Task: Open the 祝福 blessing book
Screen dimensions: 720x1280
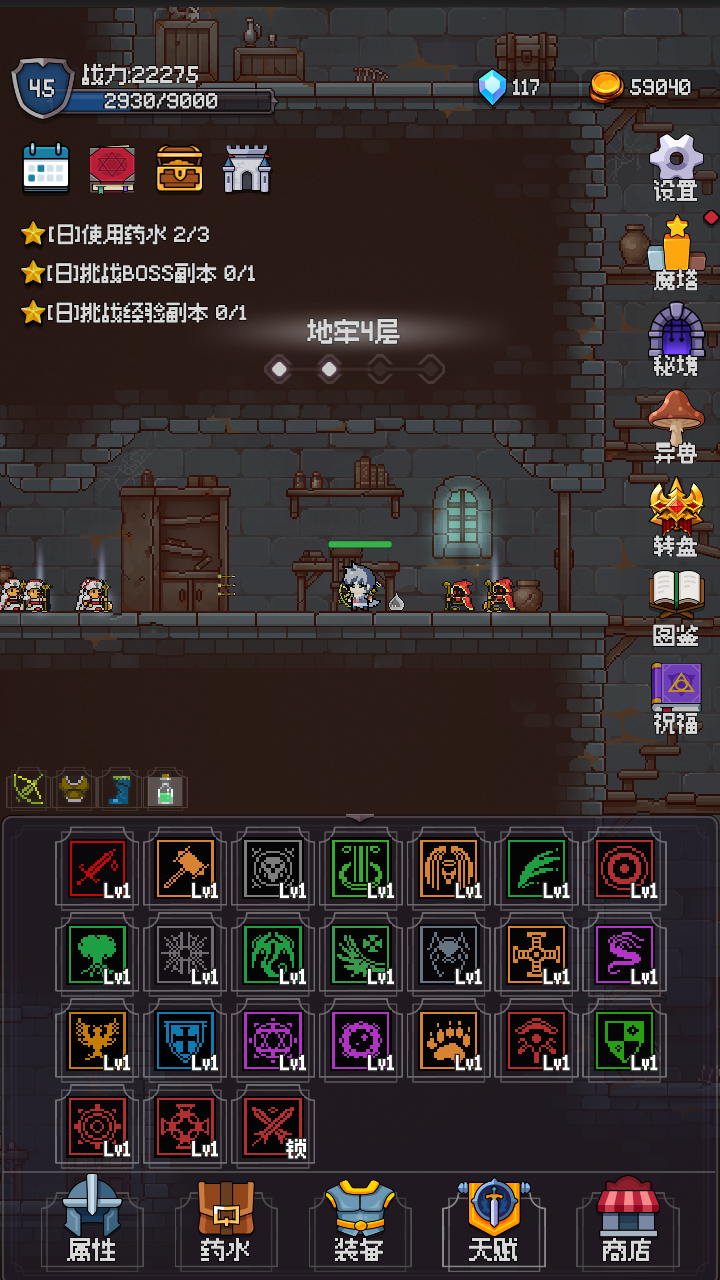Action: tap(676, 695)
